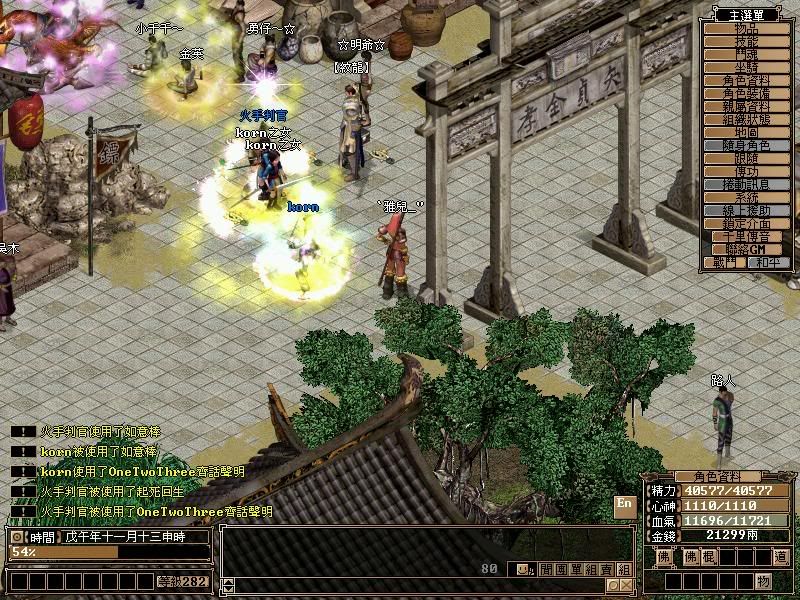Open the smiley emoticon picker
Viewport: 800px width, 600px height.
[523, 570]
